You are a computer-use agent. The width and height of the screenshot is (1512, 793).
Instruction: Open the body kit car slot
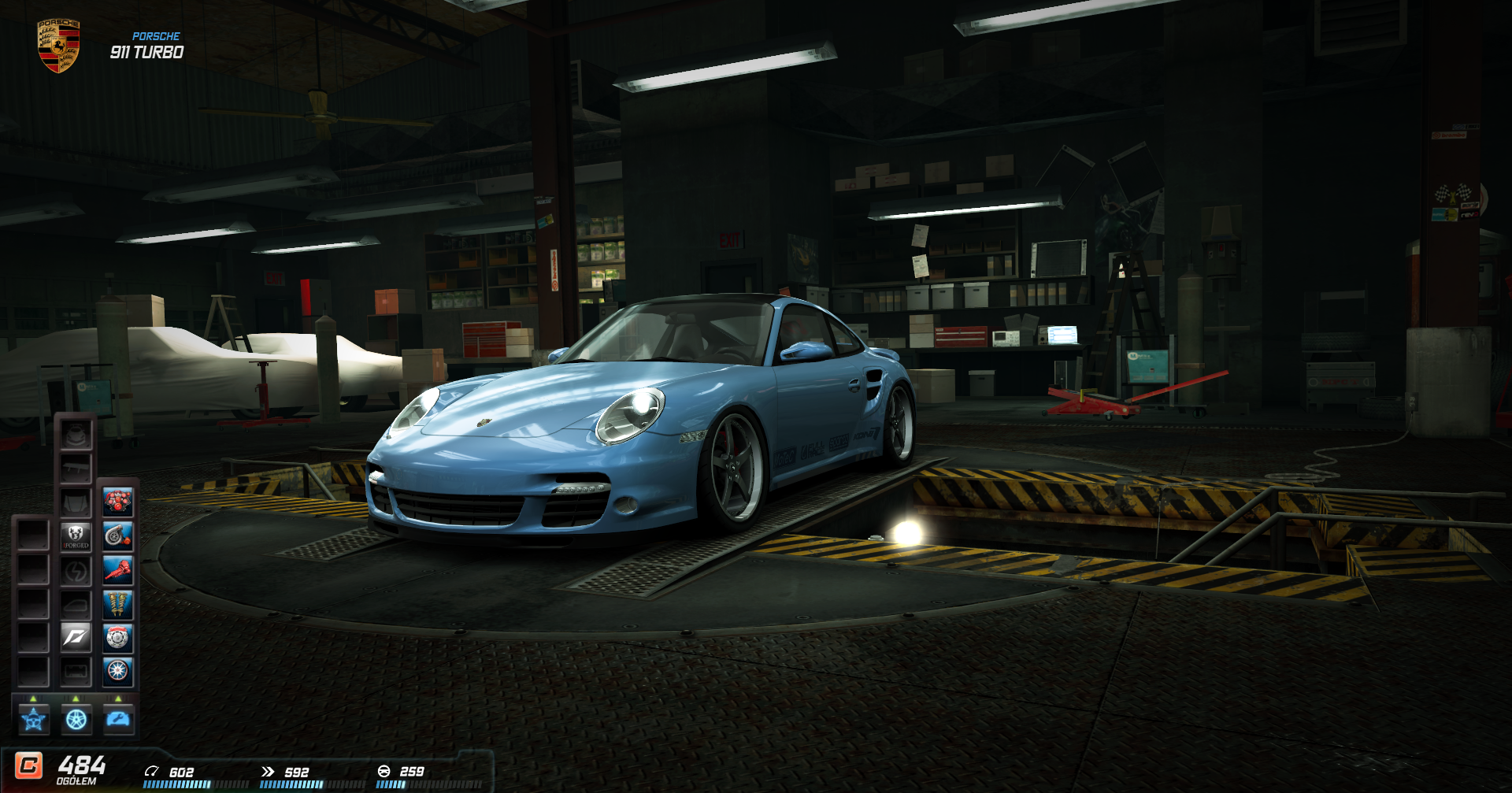pyautogui.click(x=76, y=435)
